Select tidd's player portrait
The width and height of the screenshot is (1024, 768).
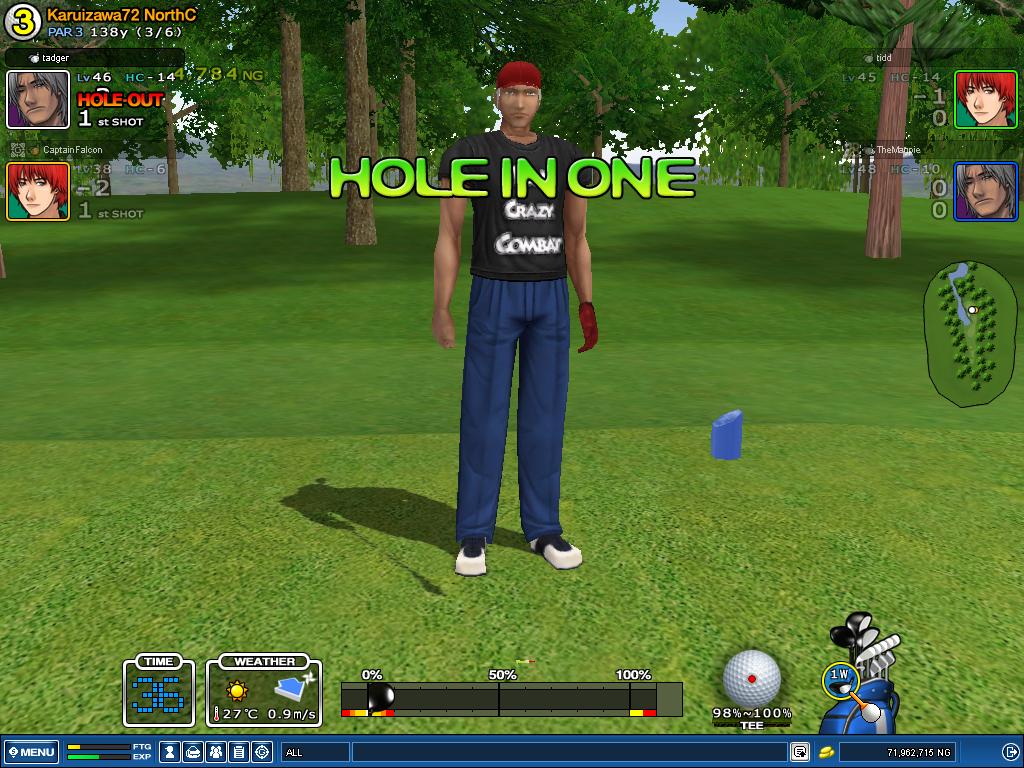985,100
